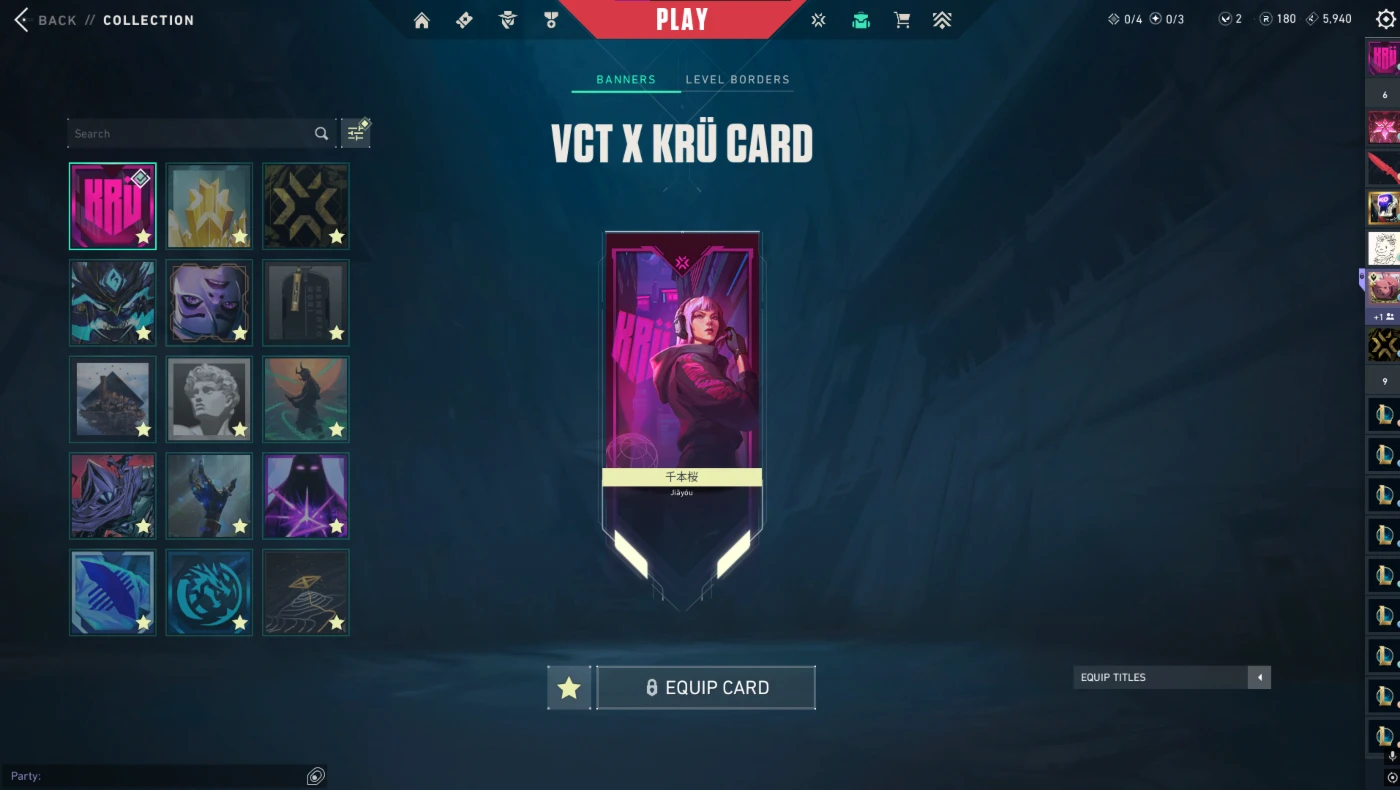Open the Home screen
1400x790 pixels.
pos(421,19)
